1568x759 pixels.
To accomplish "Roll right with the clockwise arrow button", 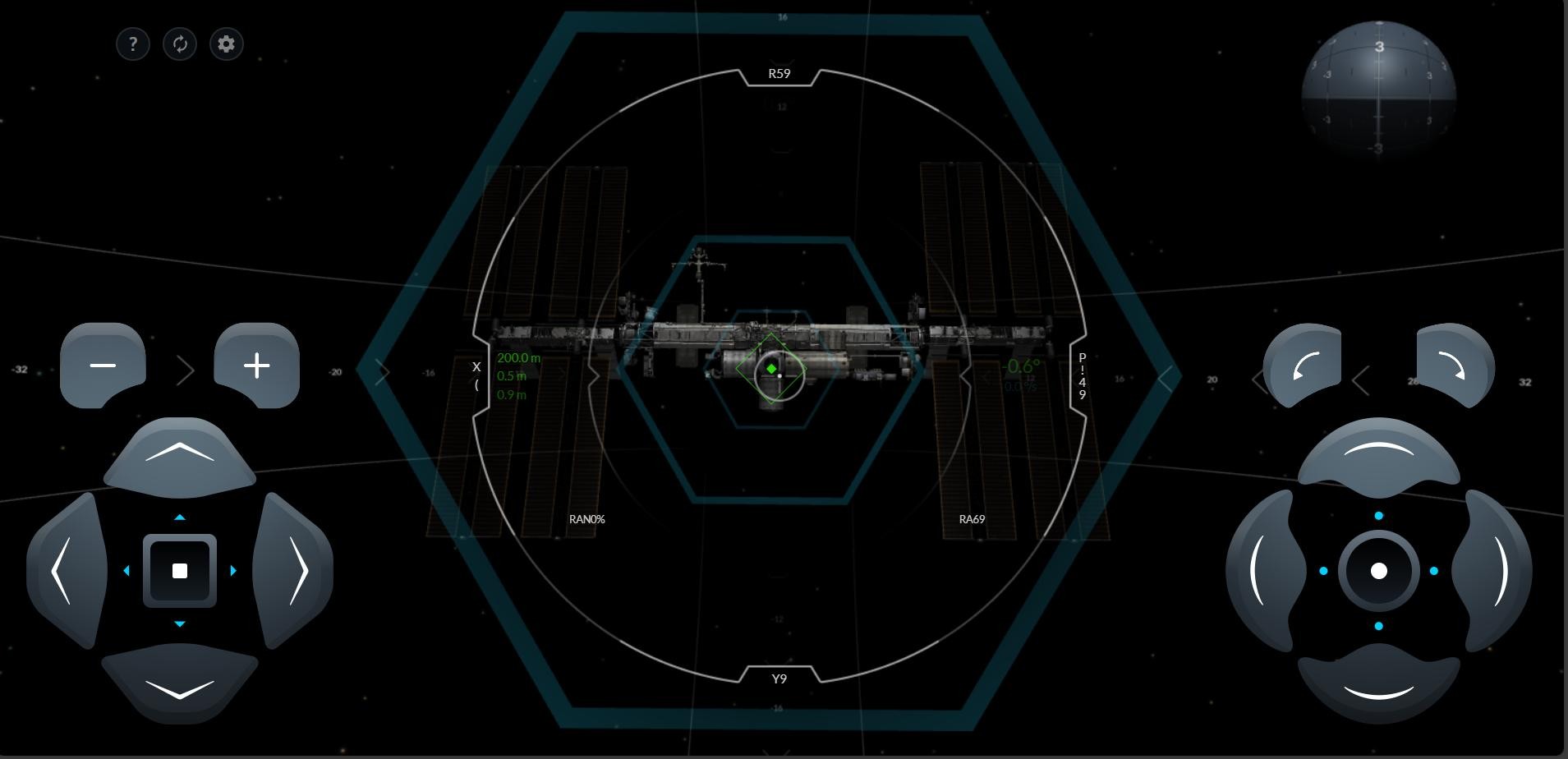I will [1454, 366].
